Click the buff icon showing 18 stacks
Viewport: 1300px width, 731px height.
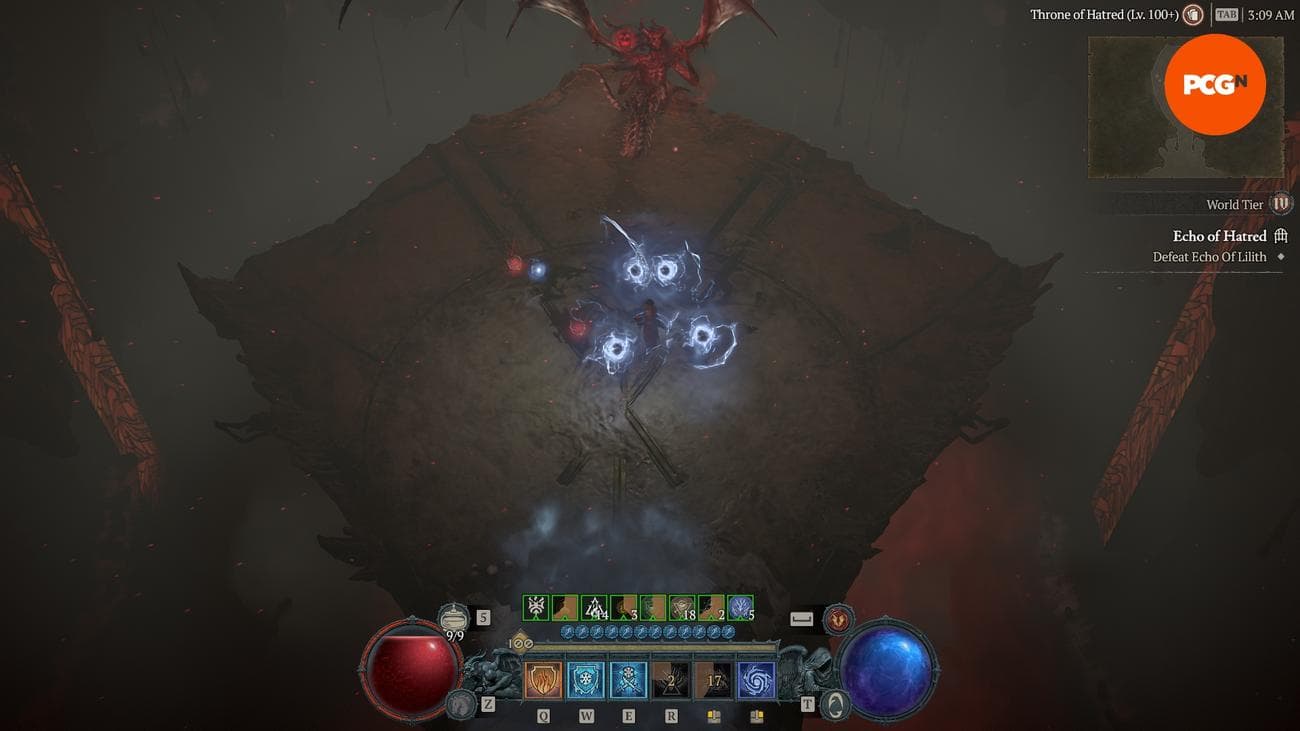[x=684, y=609]
